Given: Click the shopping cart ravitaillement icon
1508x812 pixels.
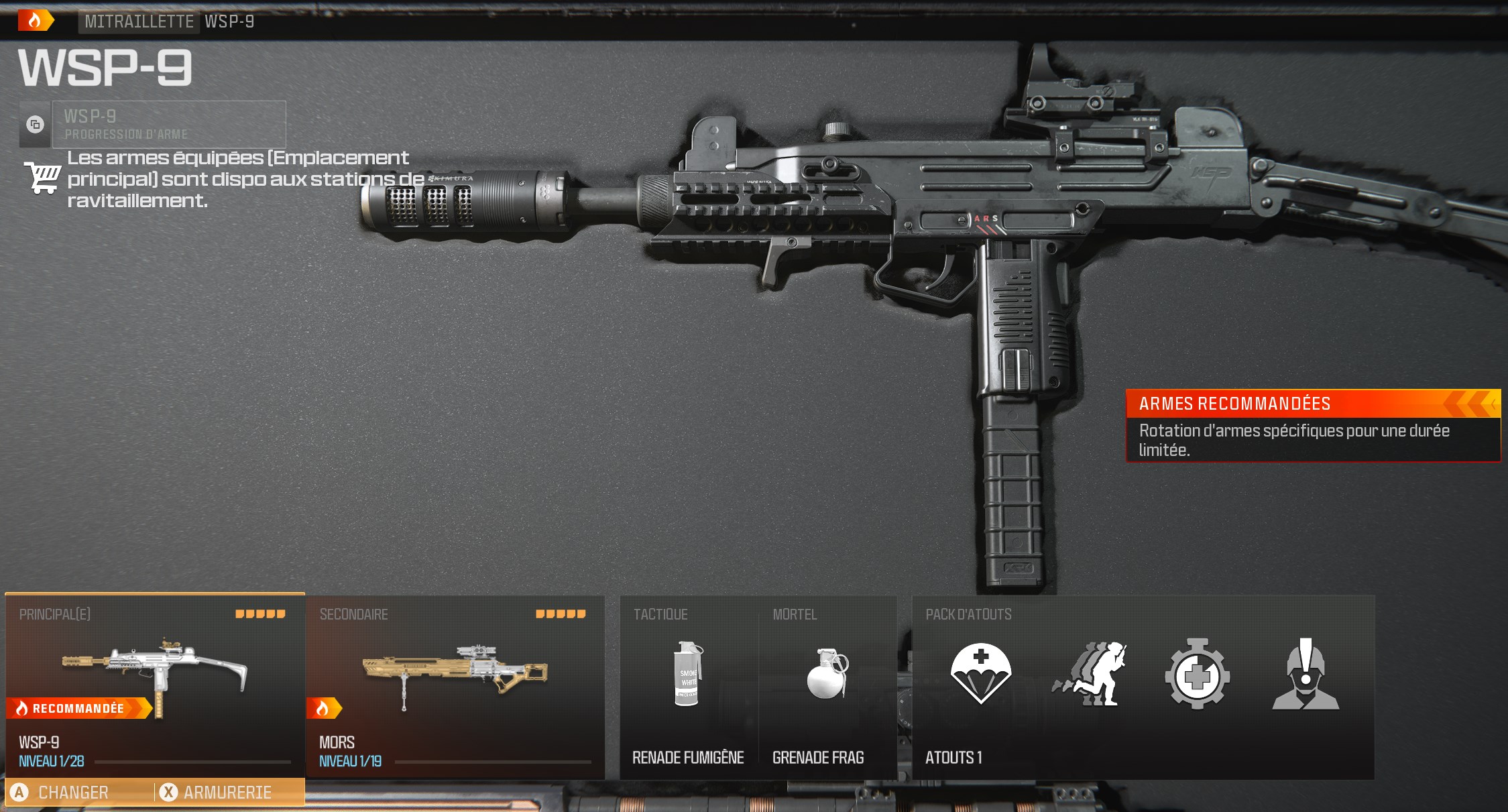Looking at the screenshot, I should (42, 177).
